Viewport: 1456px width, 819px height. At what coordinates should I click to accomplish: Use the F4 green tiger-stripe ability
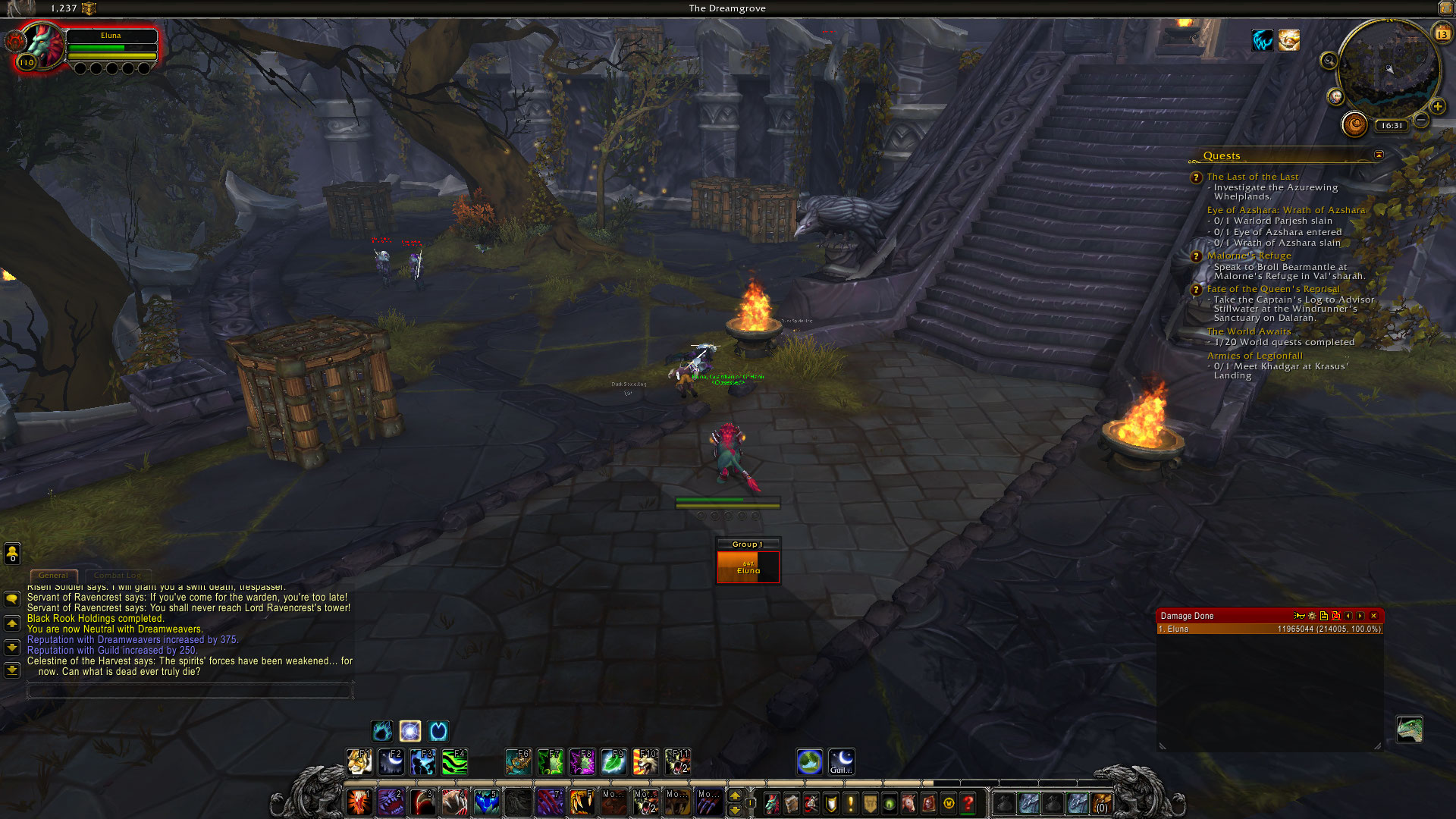(x=455, y=761)
